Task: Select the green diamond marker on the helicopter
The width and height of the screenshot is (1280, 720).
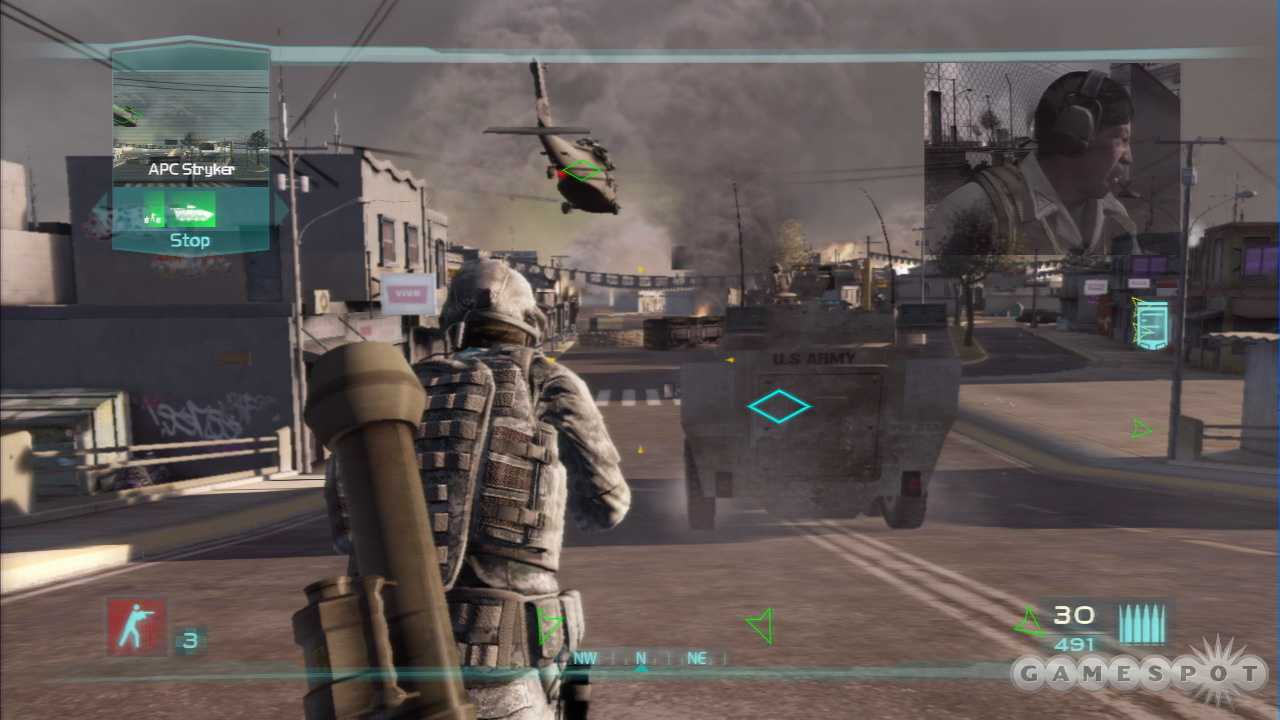Action: (x=584, y=171)
